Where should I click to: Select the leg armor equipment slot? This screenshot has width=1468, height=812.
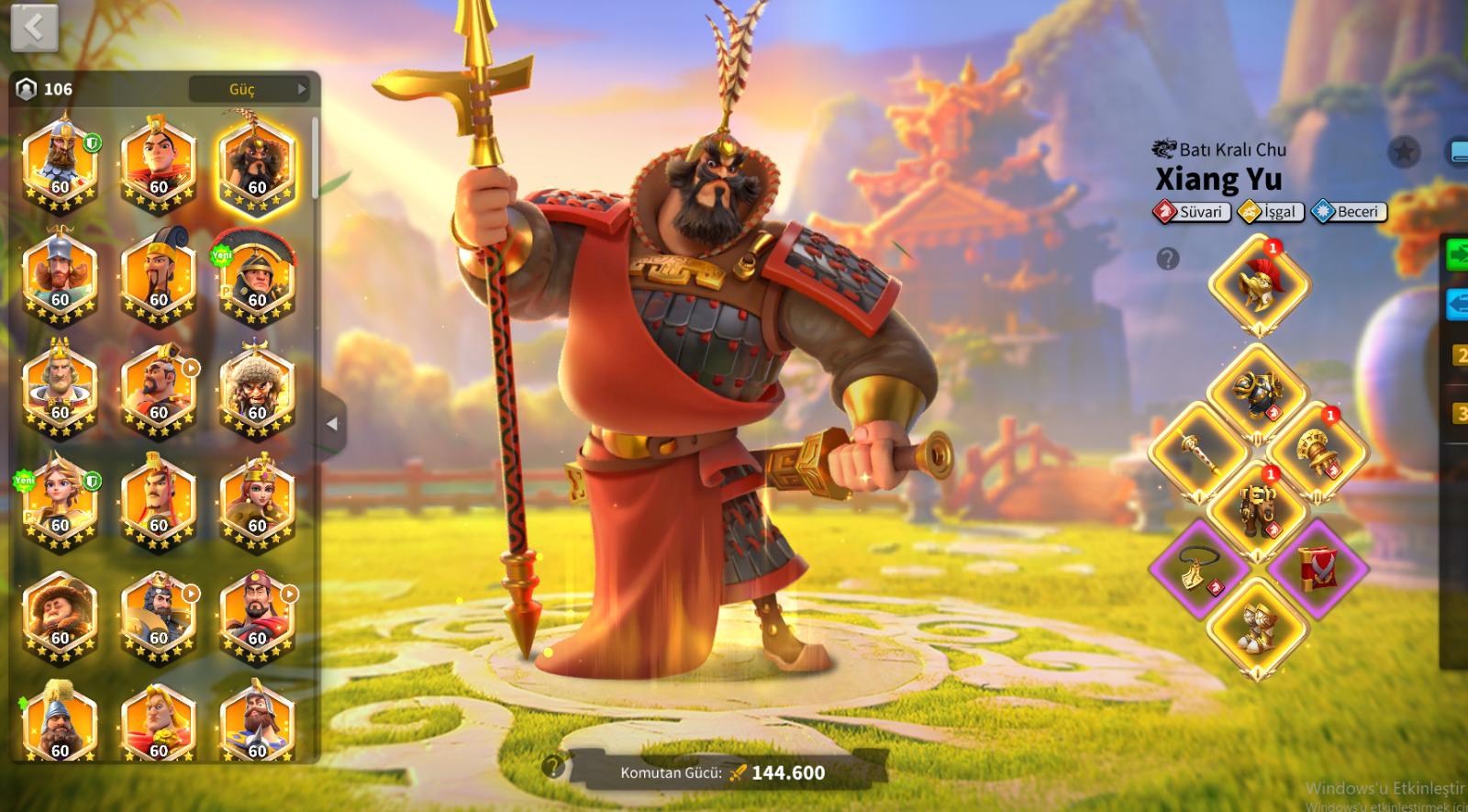(1257, 506)
